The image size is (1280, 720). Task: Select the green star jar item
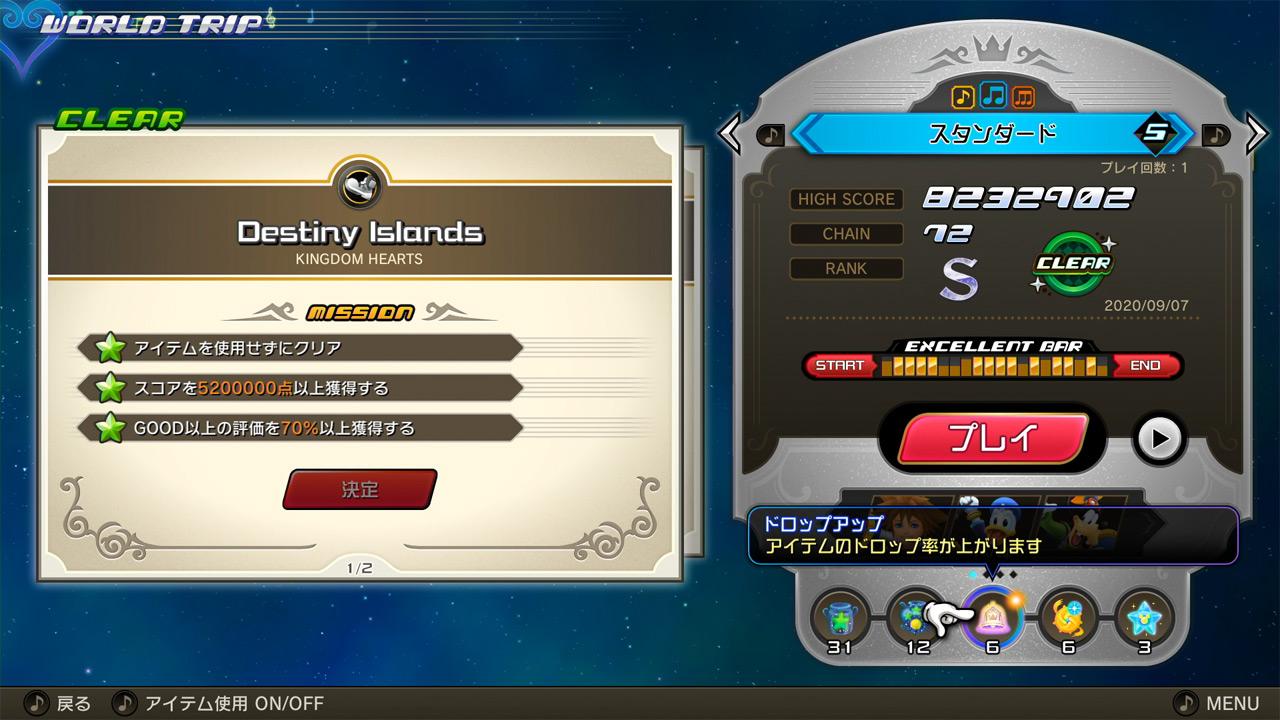pos(840,617)
